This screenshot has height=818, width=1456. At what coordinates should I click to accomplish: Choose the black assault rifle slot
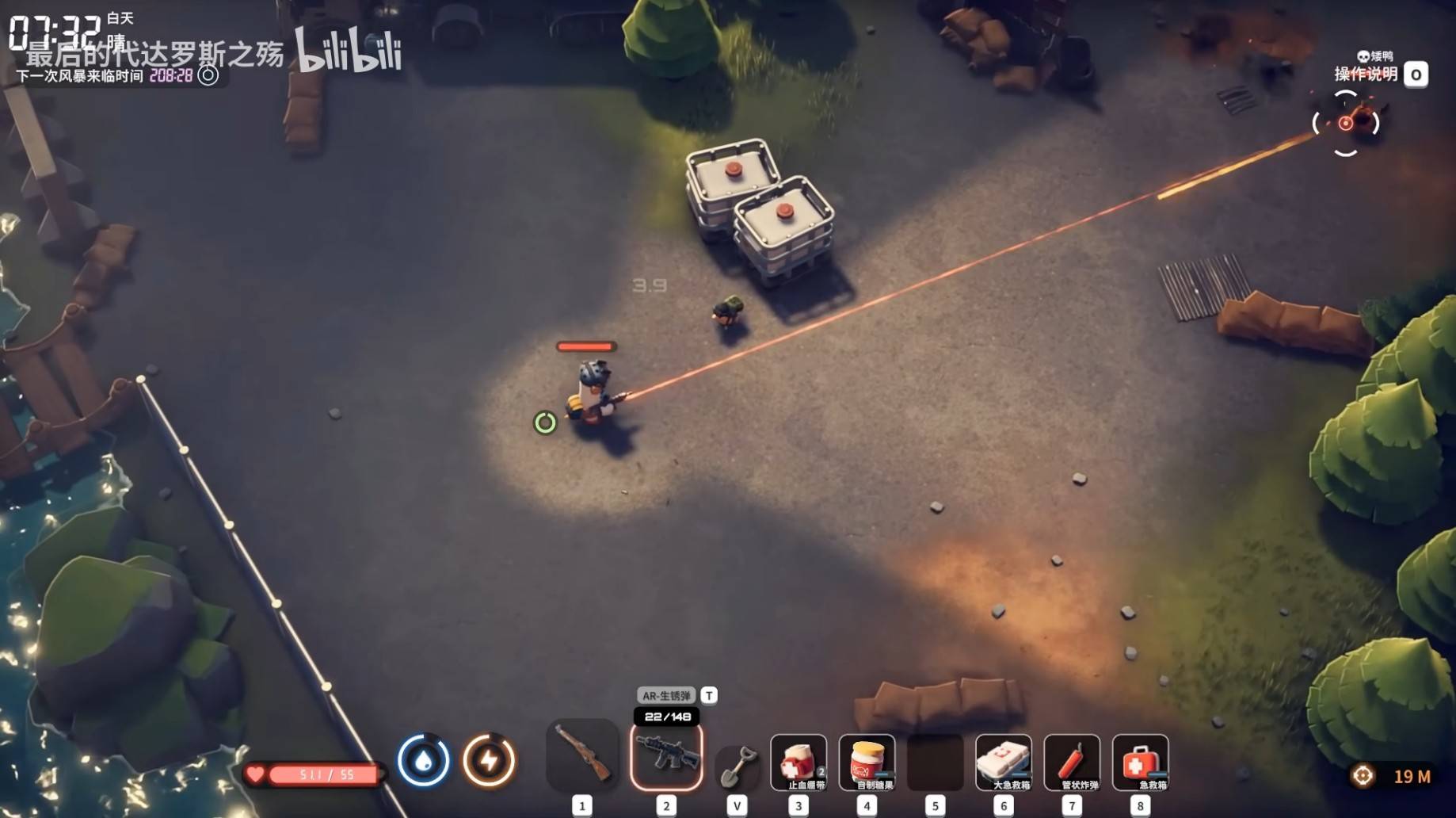[x=666, y=756]
